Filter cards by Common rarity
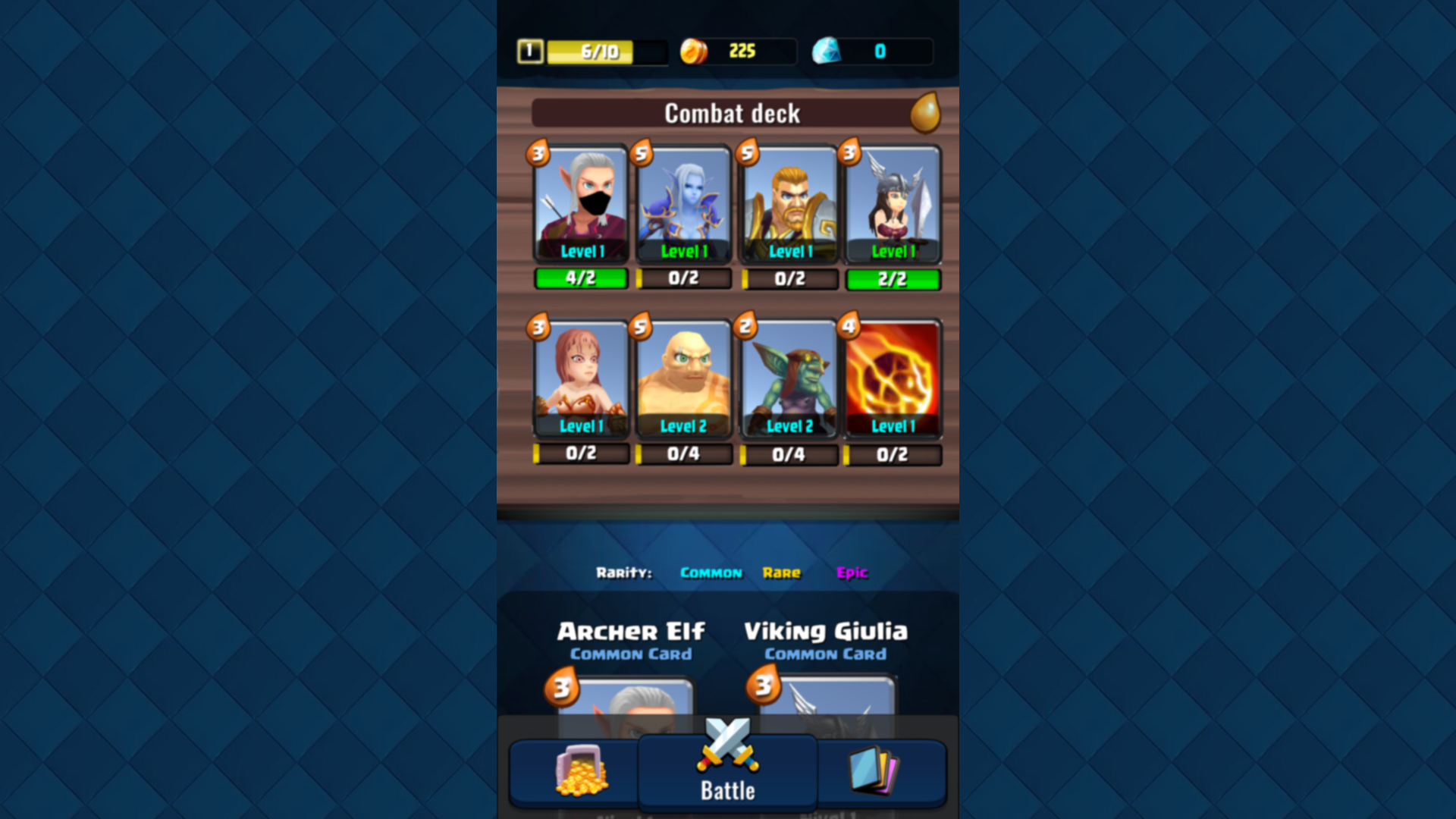 click(711, 573)
